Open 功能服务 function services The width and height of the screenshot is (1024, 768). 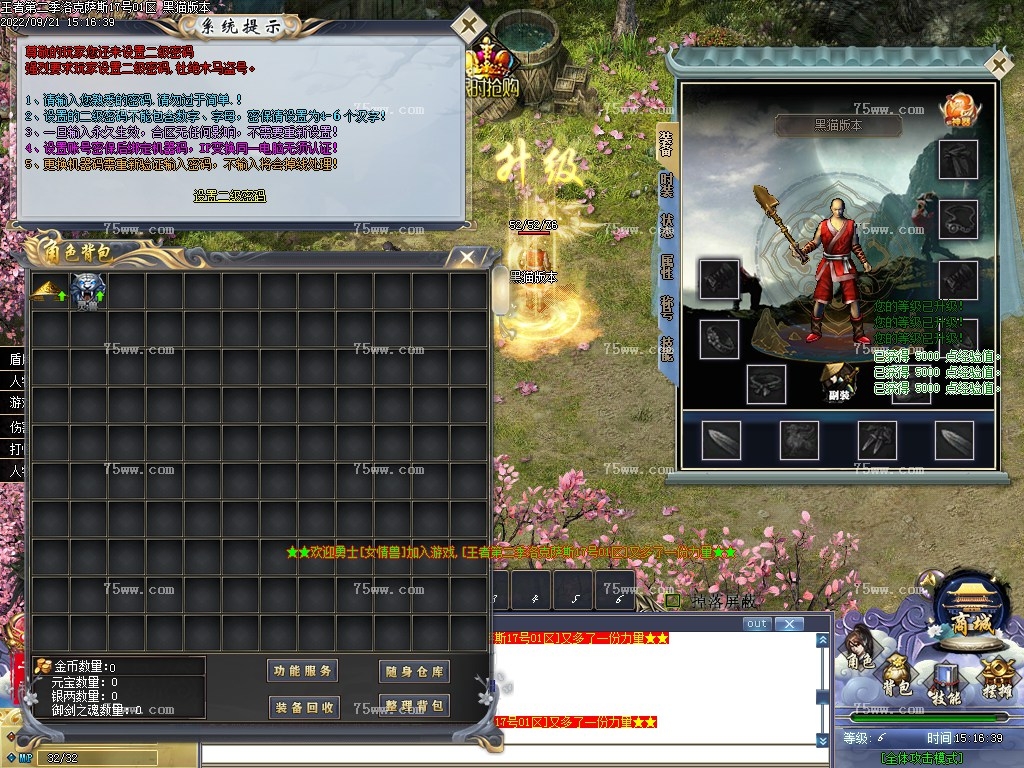304,671
